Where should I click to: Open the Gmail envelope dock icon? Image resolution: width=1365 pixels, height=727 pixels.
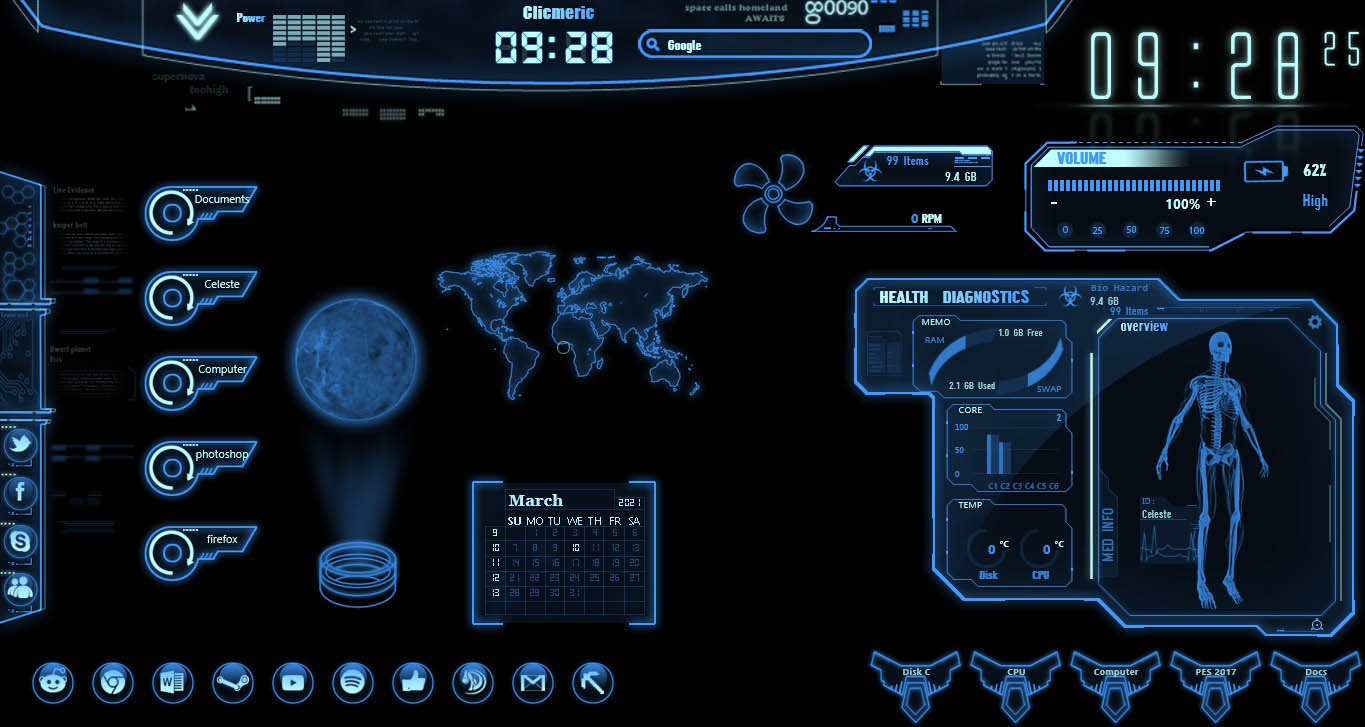(x=532, y=683)
